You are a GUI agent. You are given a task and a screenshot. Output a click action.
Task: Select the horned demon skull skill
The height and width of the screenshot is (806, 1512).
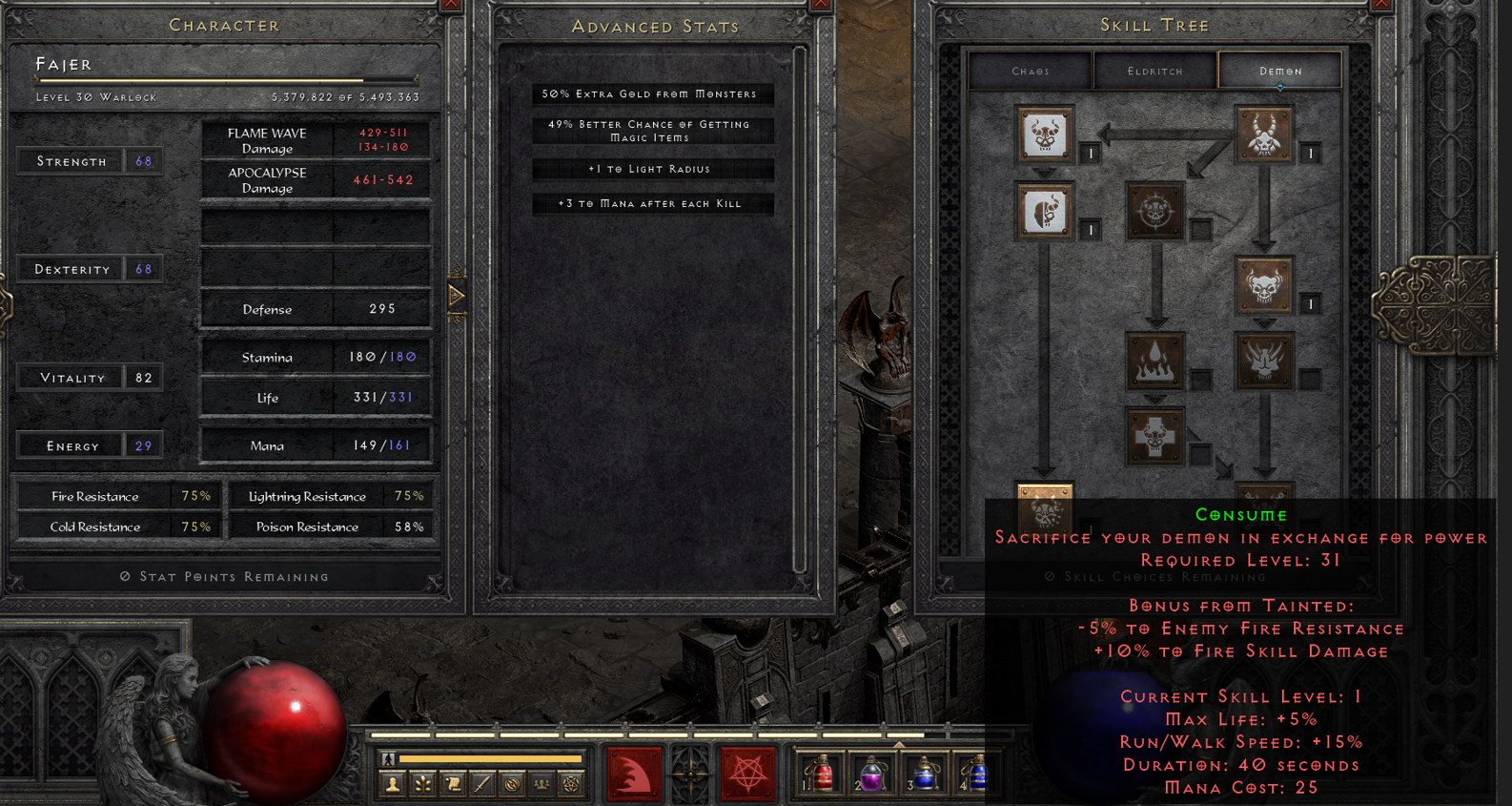[x=1264, y=134]
